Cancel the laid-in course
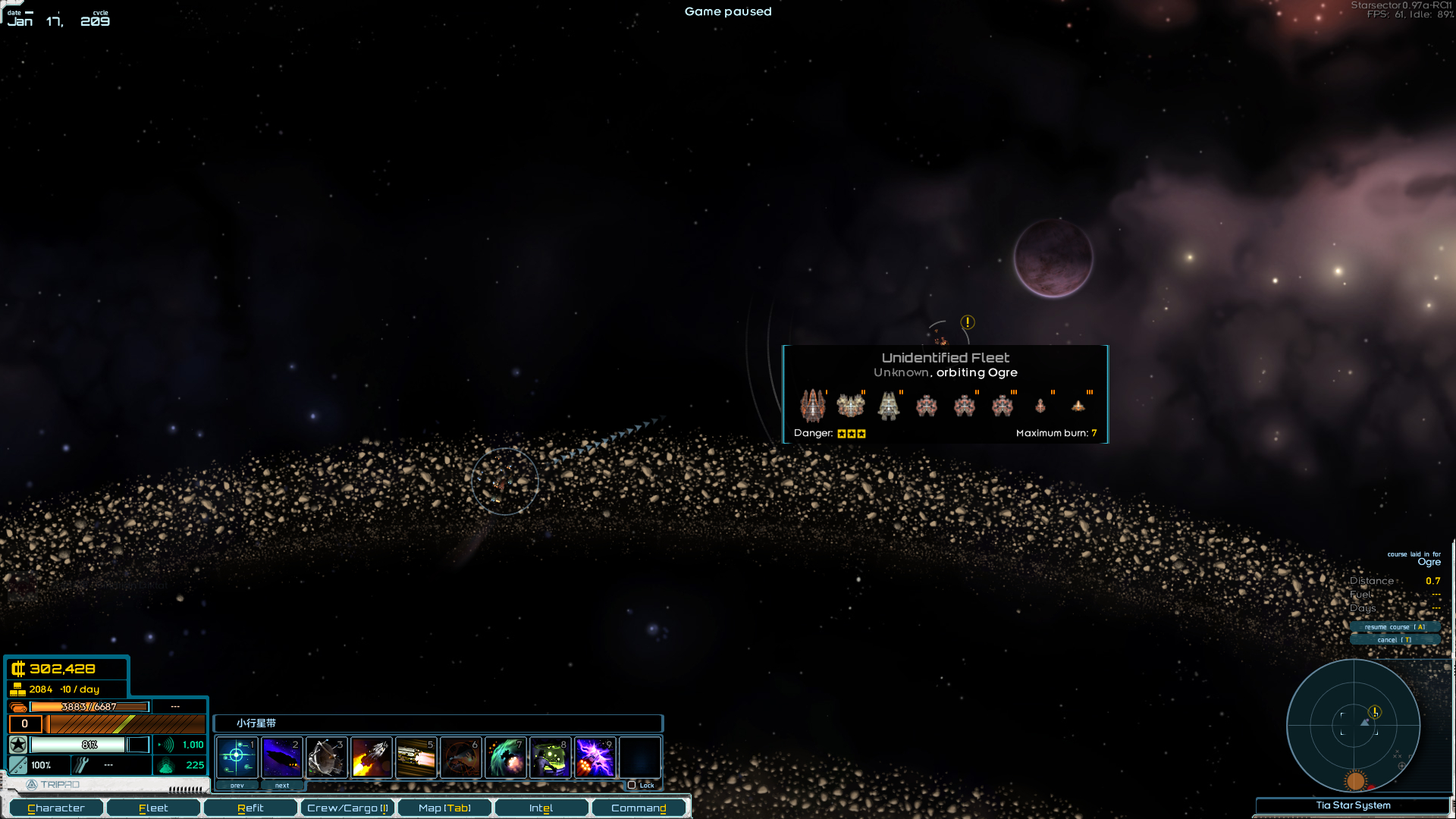 1395,640
